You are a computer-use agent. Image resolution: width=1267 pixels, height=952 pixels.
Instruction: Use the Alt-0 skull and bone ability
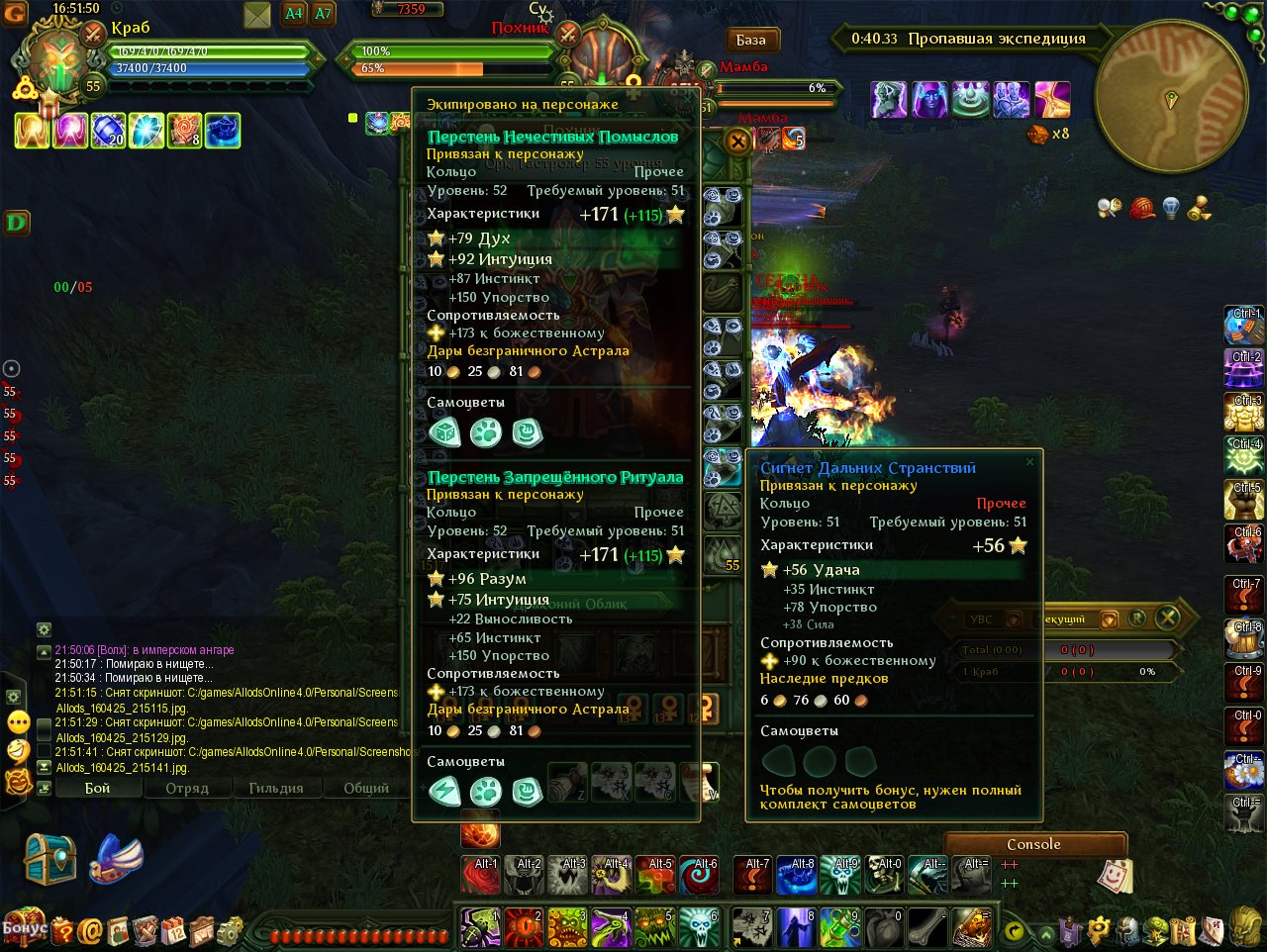tap(886, 876)
